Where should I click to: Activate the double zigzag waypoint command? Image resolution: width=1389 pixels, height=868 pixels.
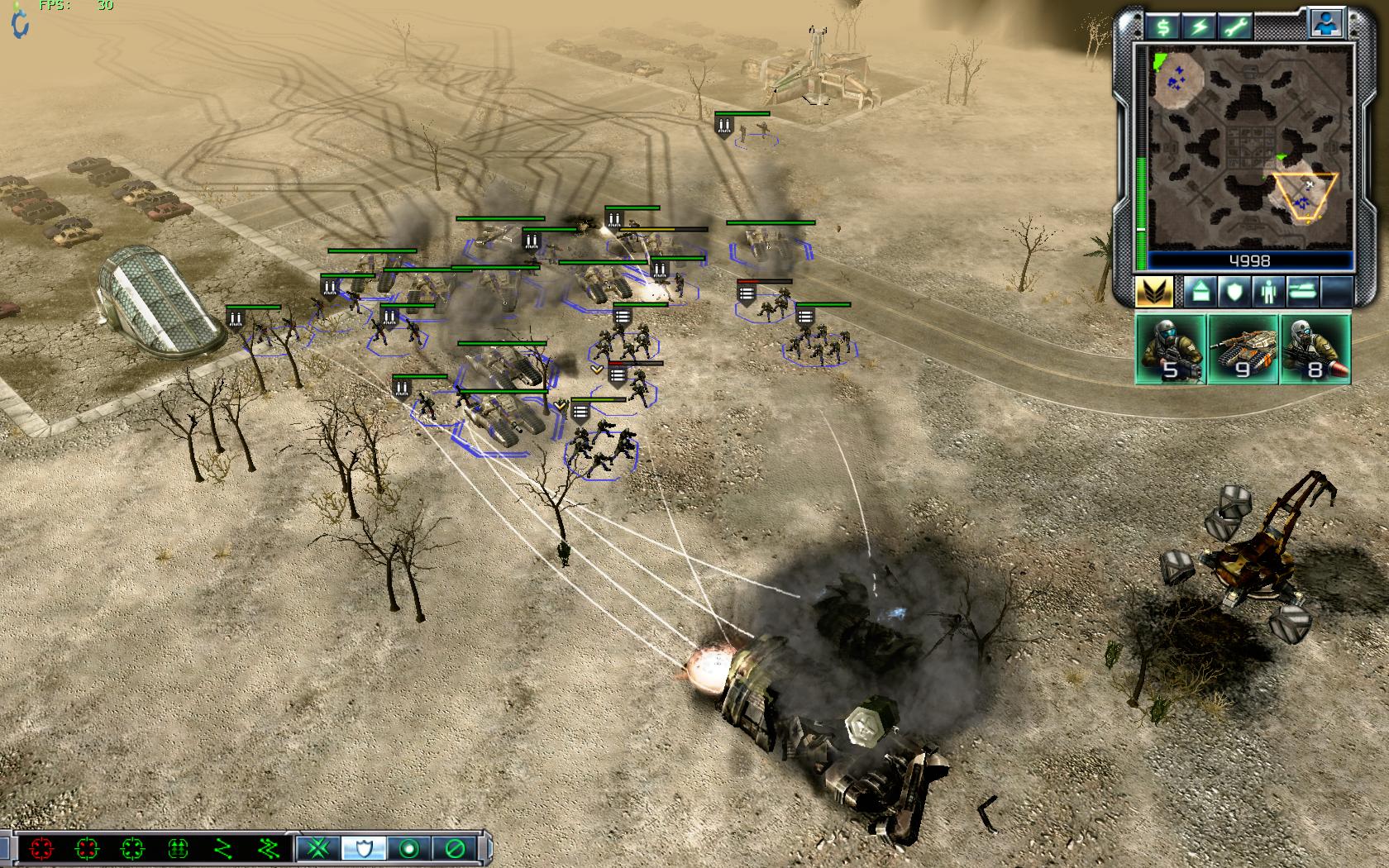(x=267, y=848)
